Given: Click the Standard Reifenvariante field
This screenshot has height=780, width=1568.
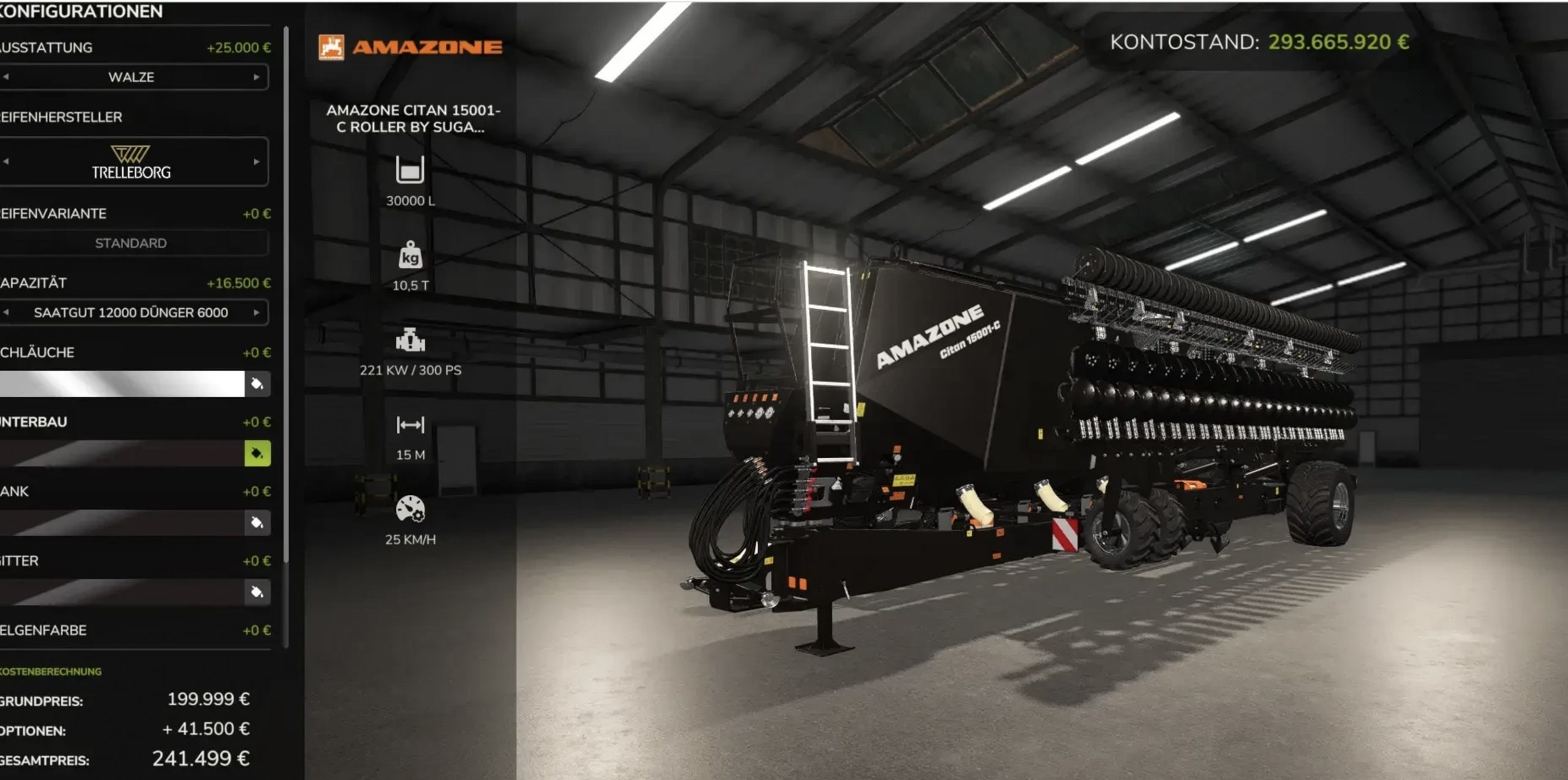Looking at the screenshot, I should pos(131,243).
